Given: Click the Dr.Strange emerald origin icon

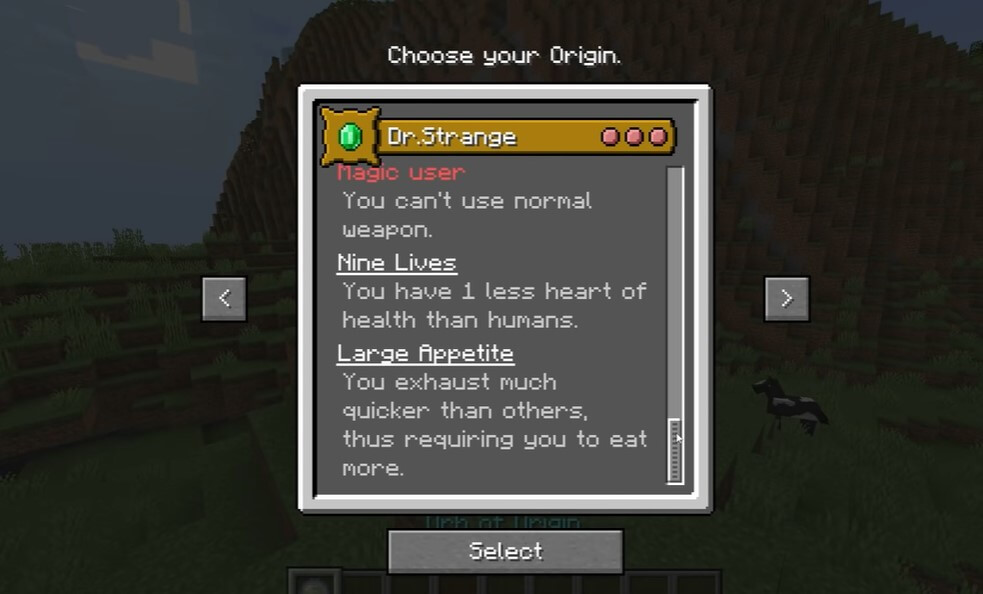Looking at the screenshot, I should [349, 136].
